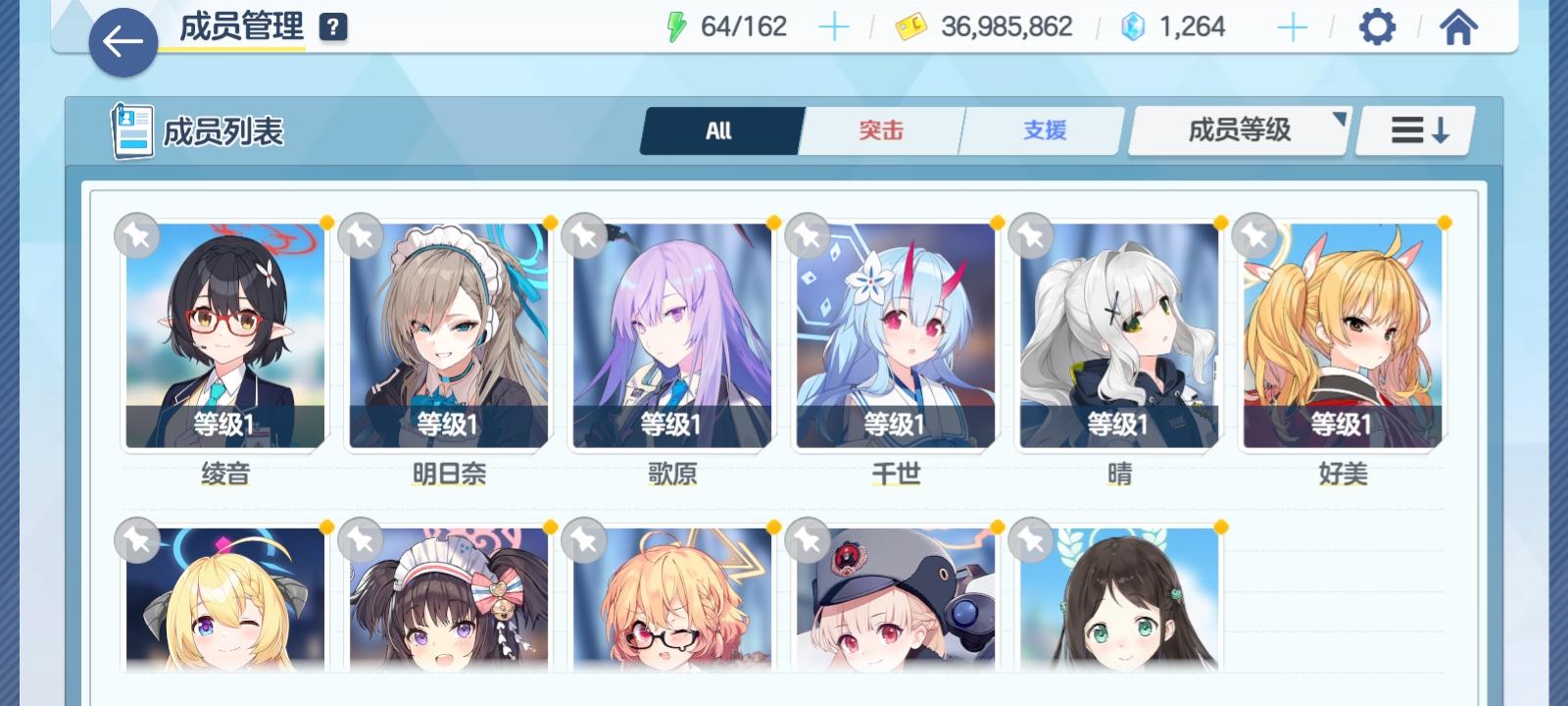Click the help question mark beside 成员管理
The height and width of the screenshot is (706, 1568).
pos(333,25)
